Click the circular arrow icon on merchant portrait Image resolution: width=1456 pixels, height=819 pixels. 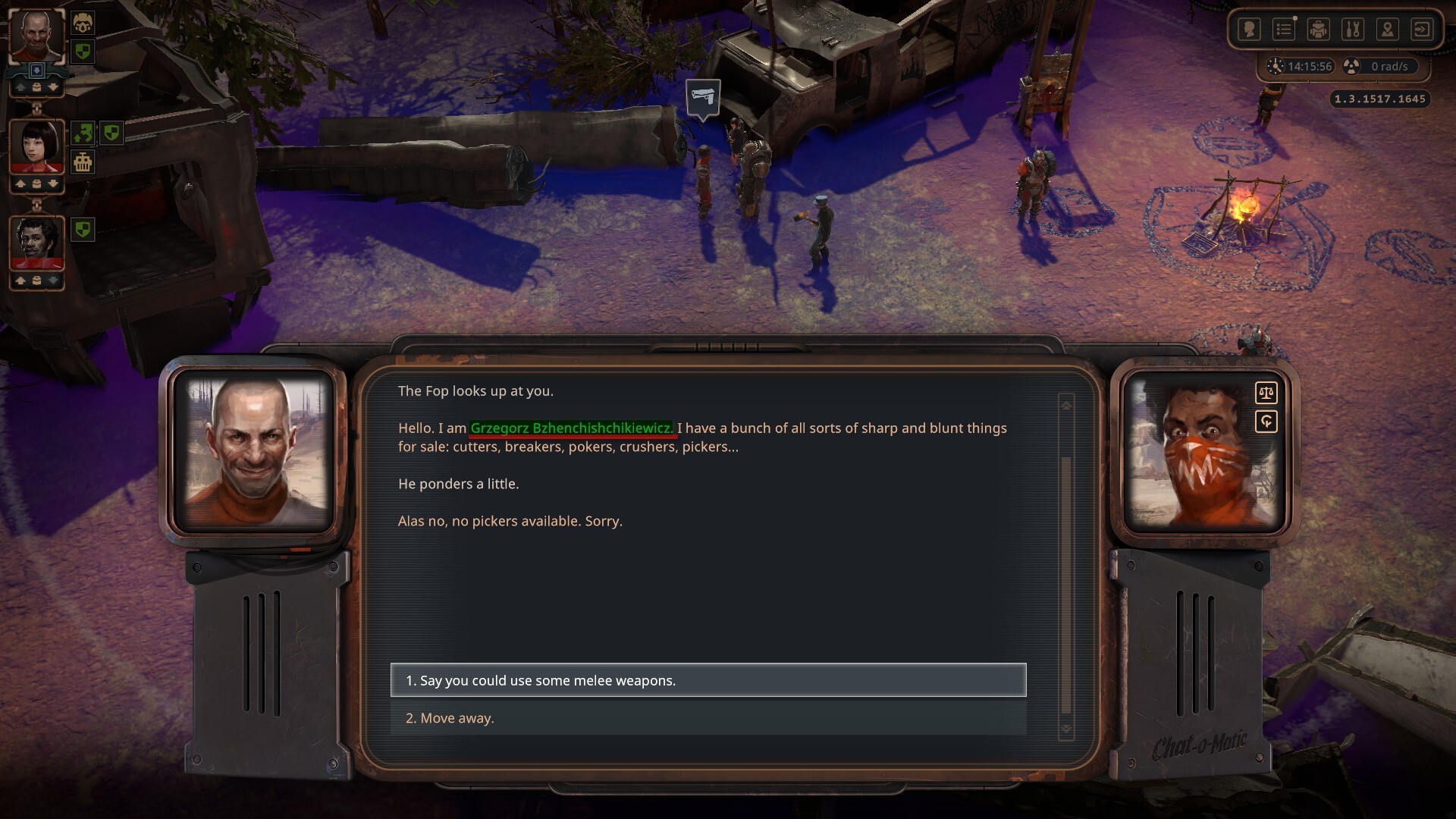(1266, 422)
